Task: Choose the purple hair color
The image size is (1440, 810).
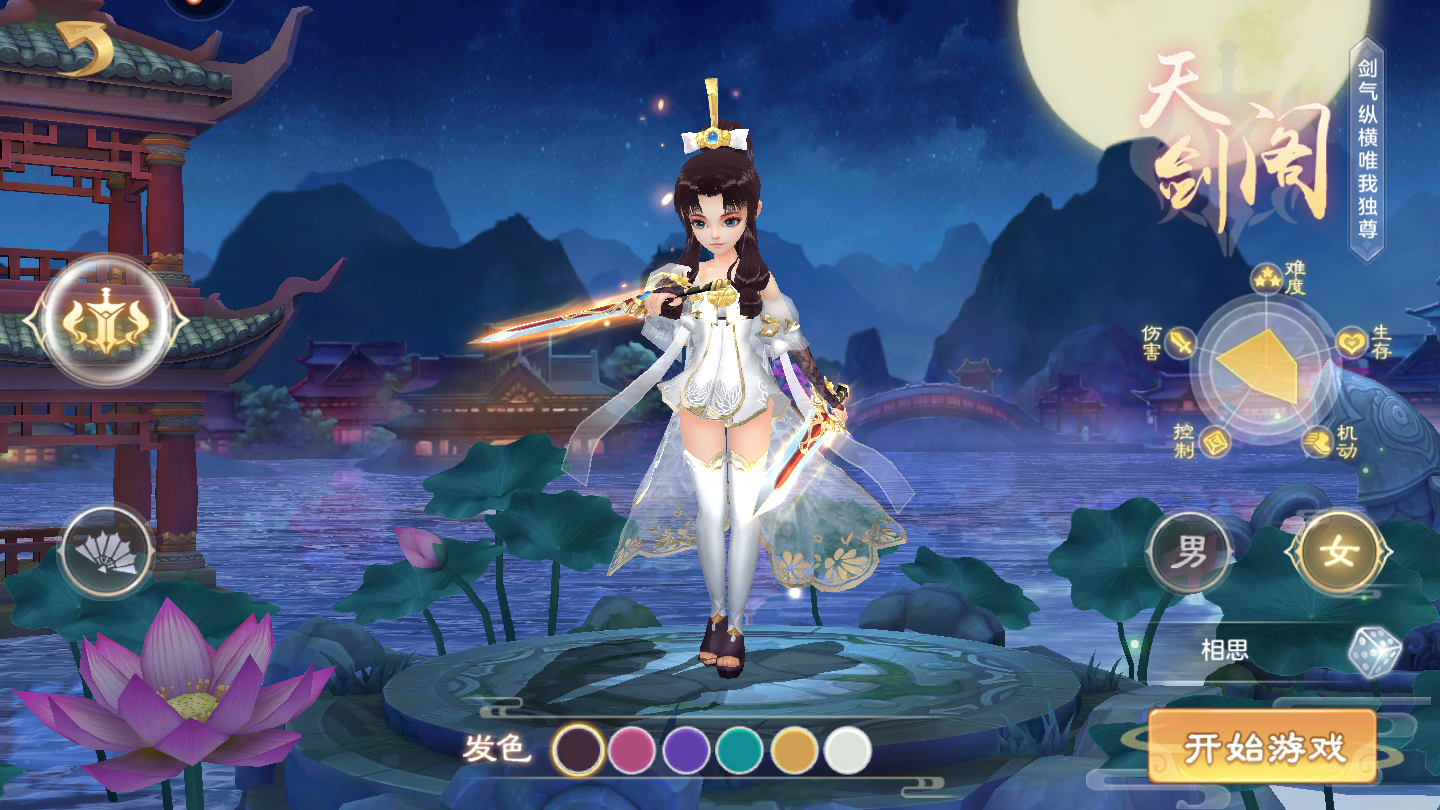Action: click(x=686, y=750)
